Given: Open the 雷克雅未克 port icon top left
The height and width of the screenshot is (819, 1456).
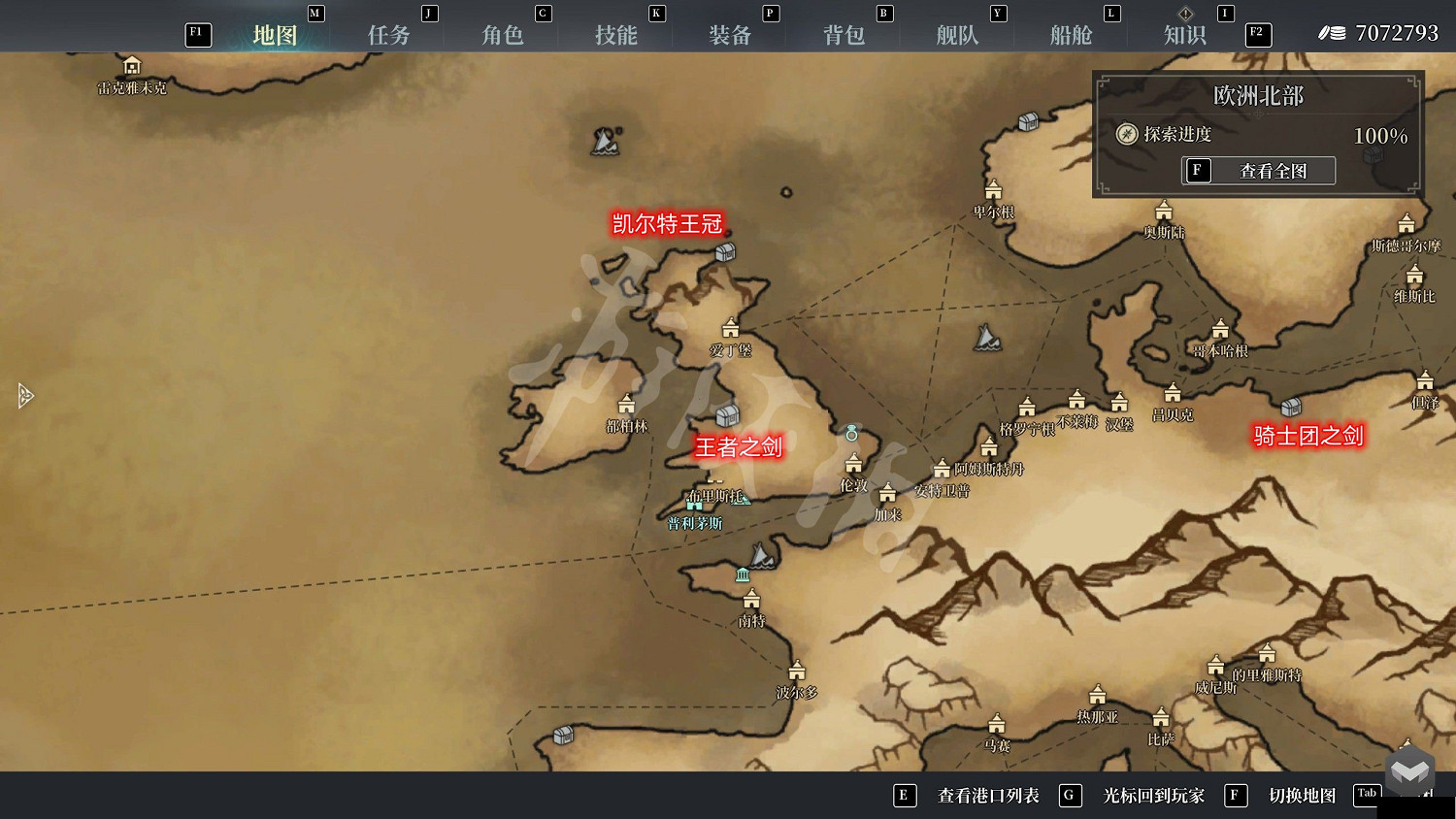Looking at the screenshot, I should [x=132, y=66].
